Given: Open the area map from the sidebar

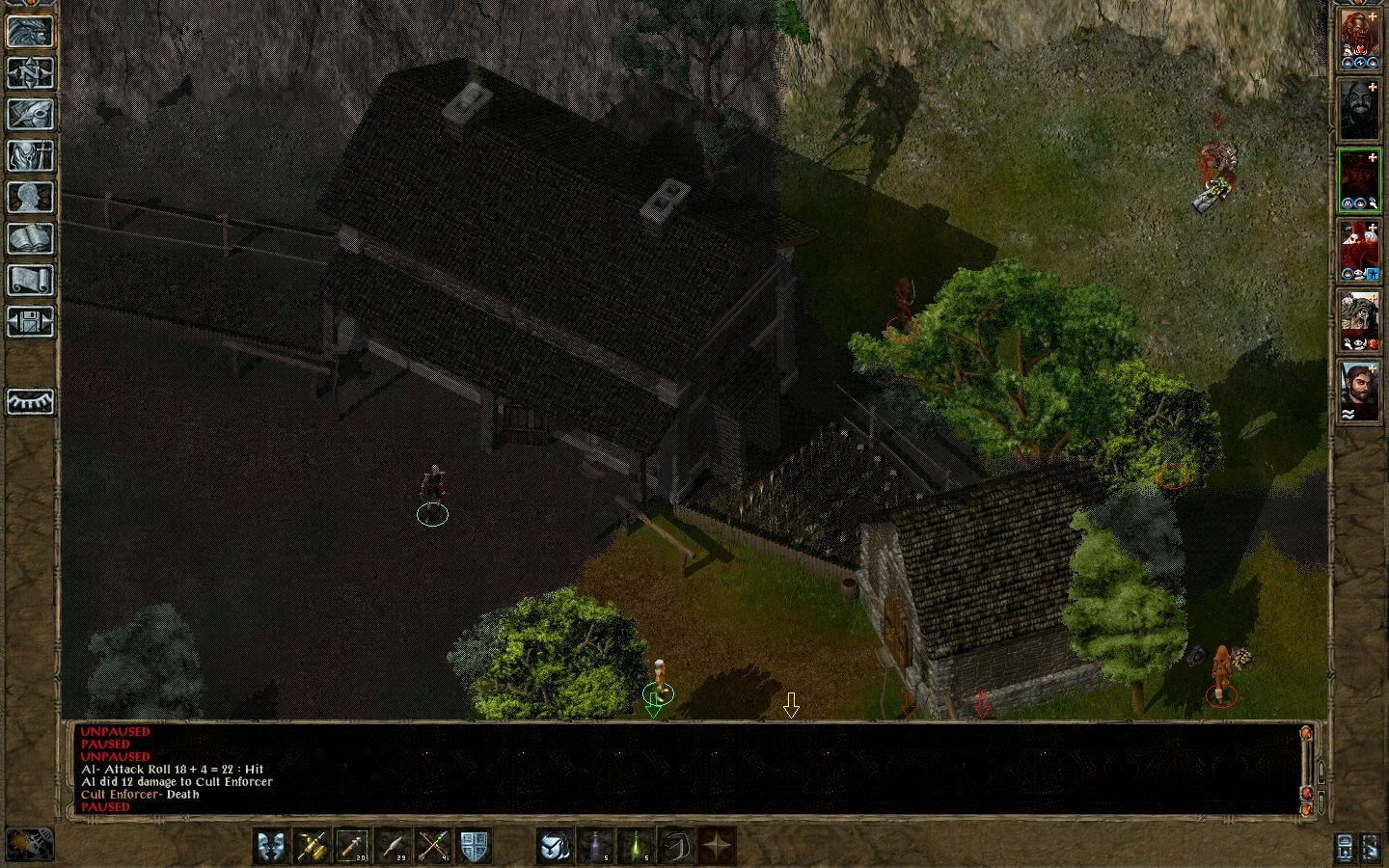Looking at the screenshot, I should pyautogui.click(x=31, y=71).
